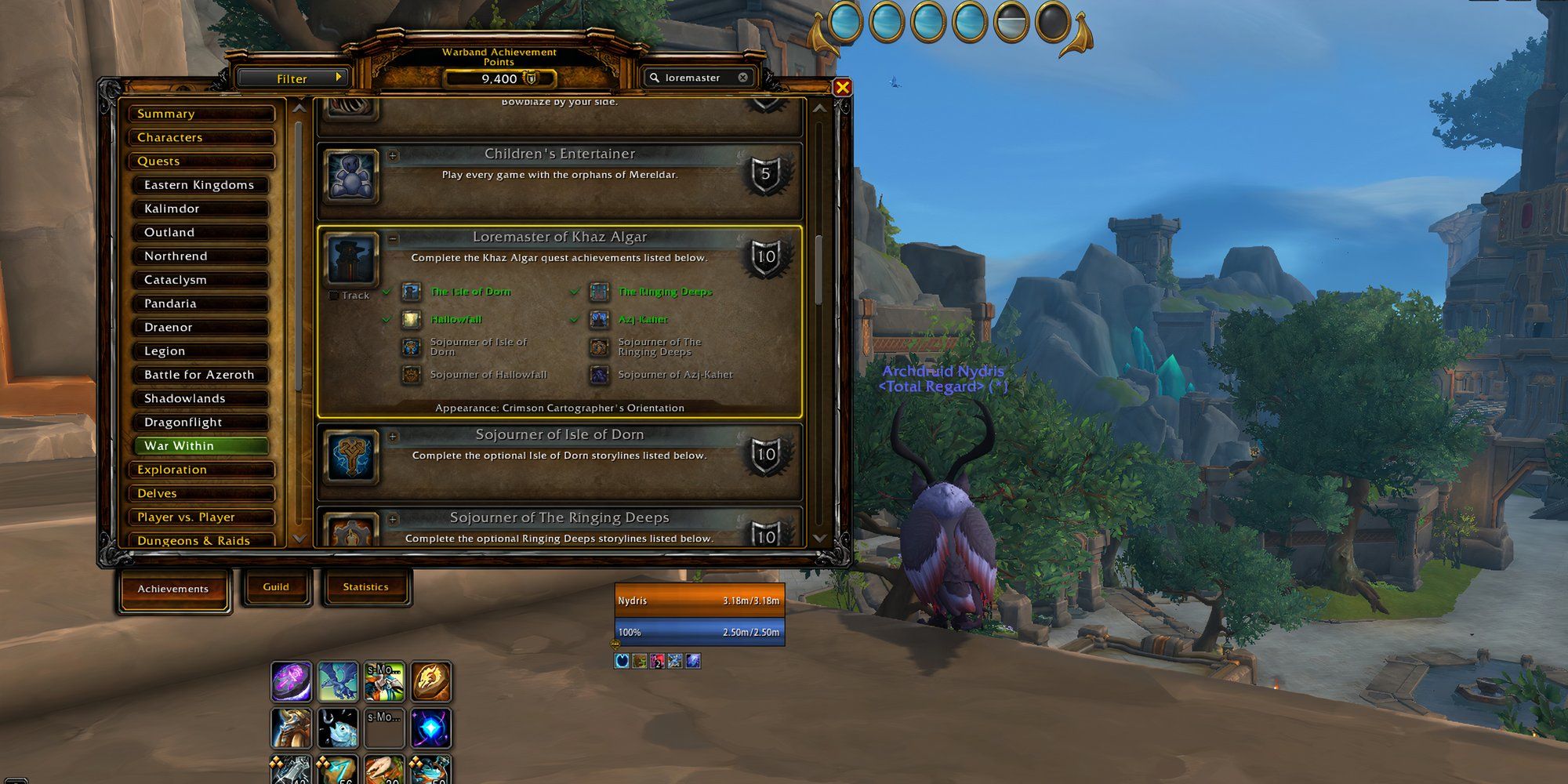
Task: Switch to the Statistics tab
Action: [366, 586]
